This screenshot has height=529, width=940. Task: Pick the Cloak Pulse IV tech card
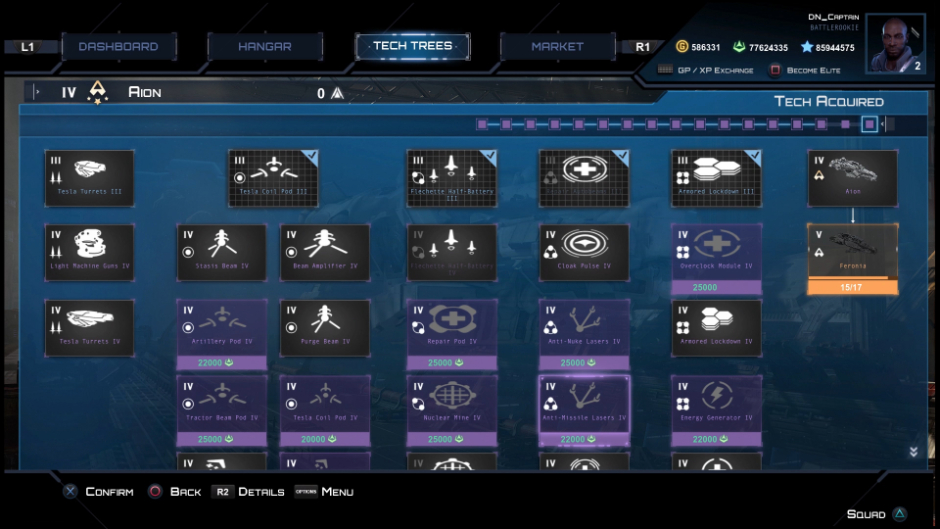pos(584,252)
